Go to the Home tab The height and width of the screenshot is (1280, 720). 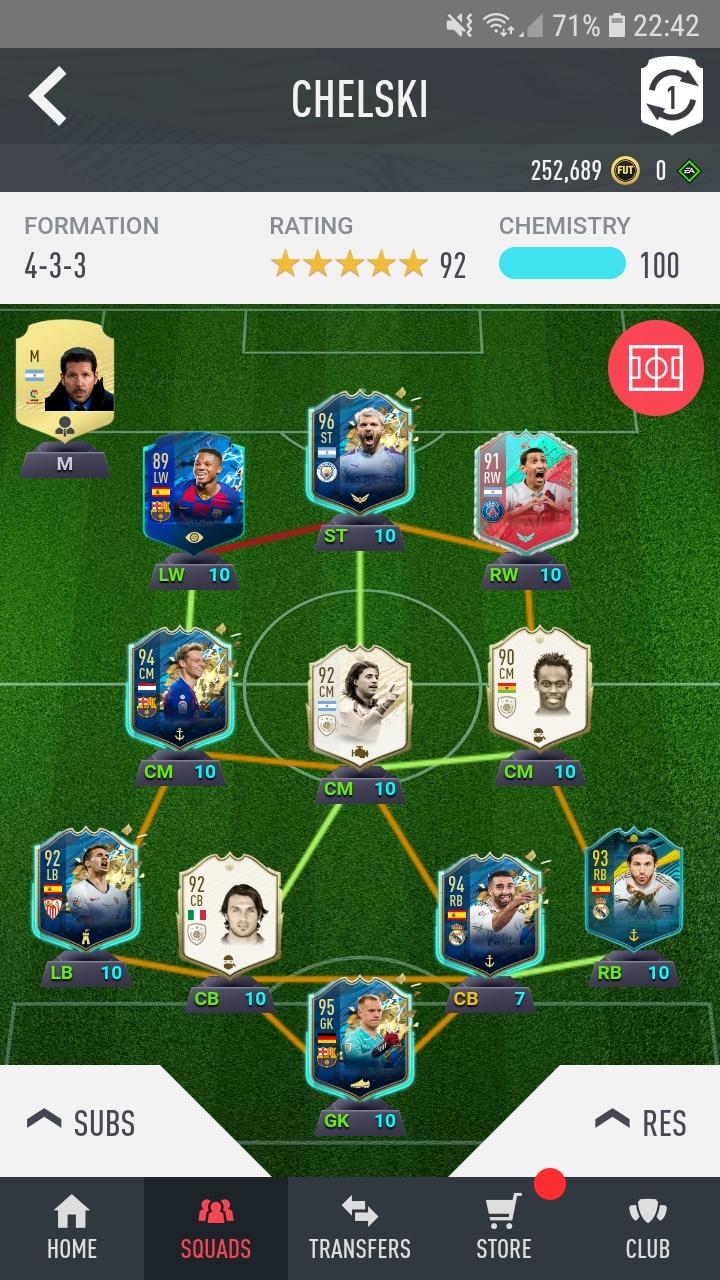[x=72, y=1230]
